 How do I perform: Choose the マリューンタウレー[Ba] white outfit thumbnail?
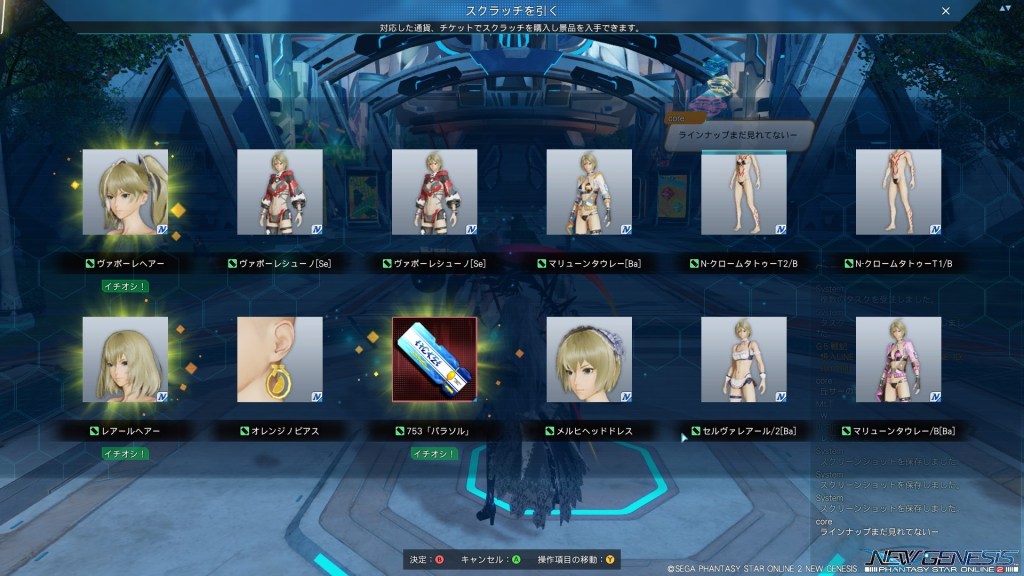pos(589,192)
